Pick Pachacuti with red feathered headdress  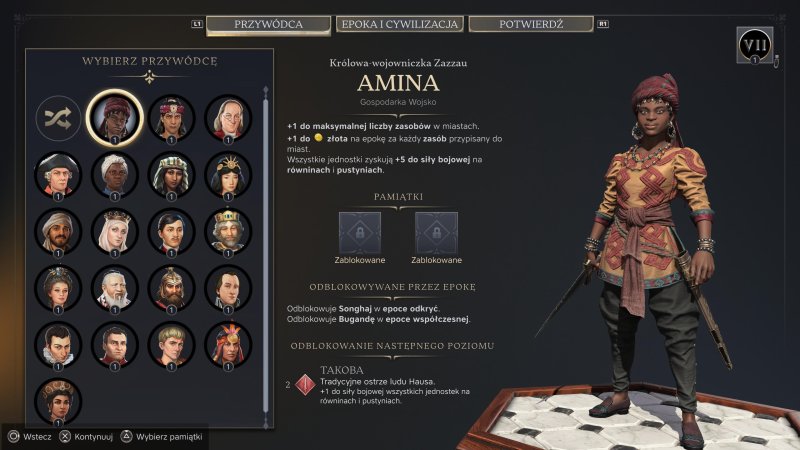pyautogui.click(x=227, y=344)
